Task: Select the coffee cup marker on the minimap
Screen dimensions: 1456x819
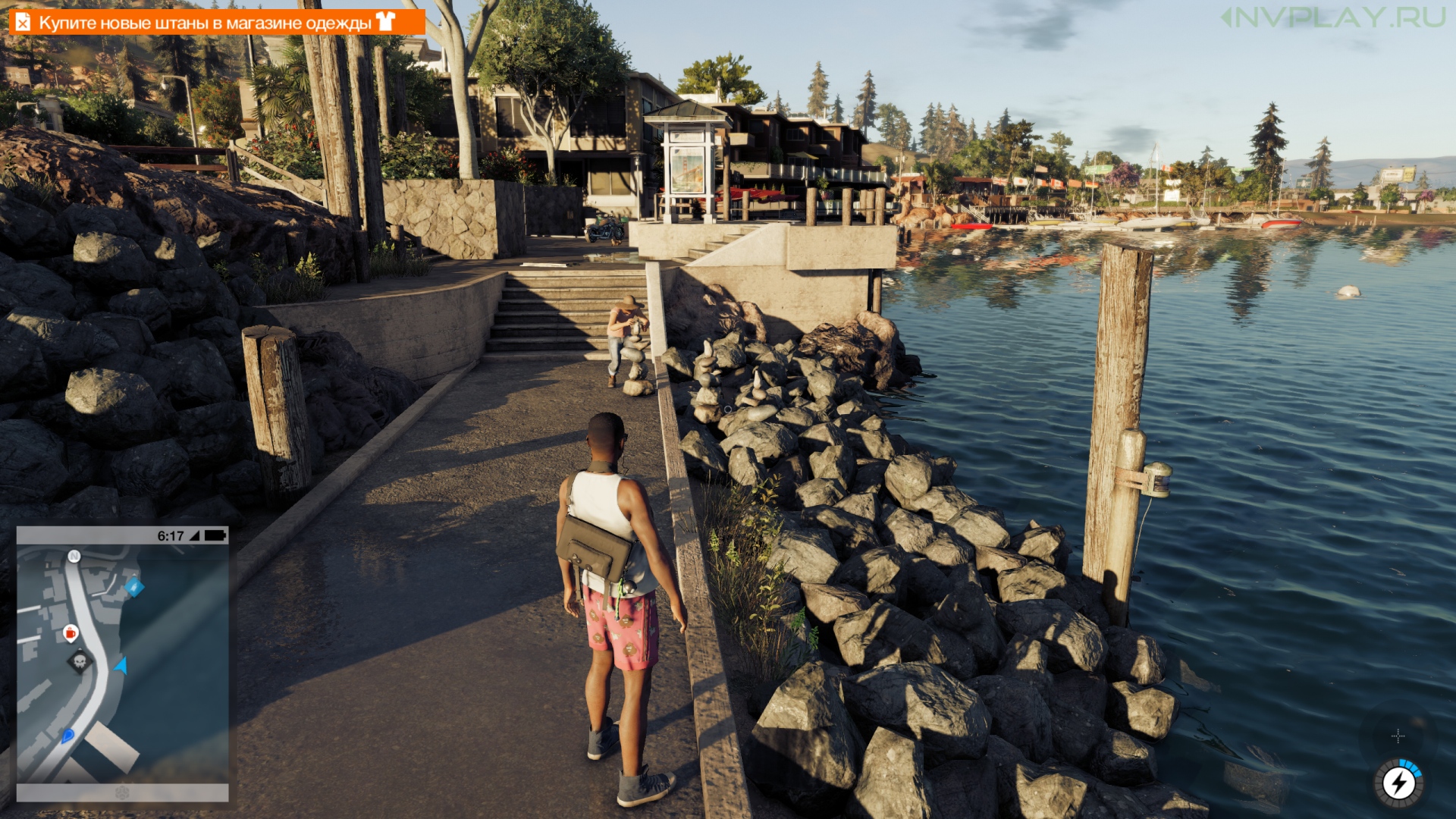Action: (x=71, y=632)
